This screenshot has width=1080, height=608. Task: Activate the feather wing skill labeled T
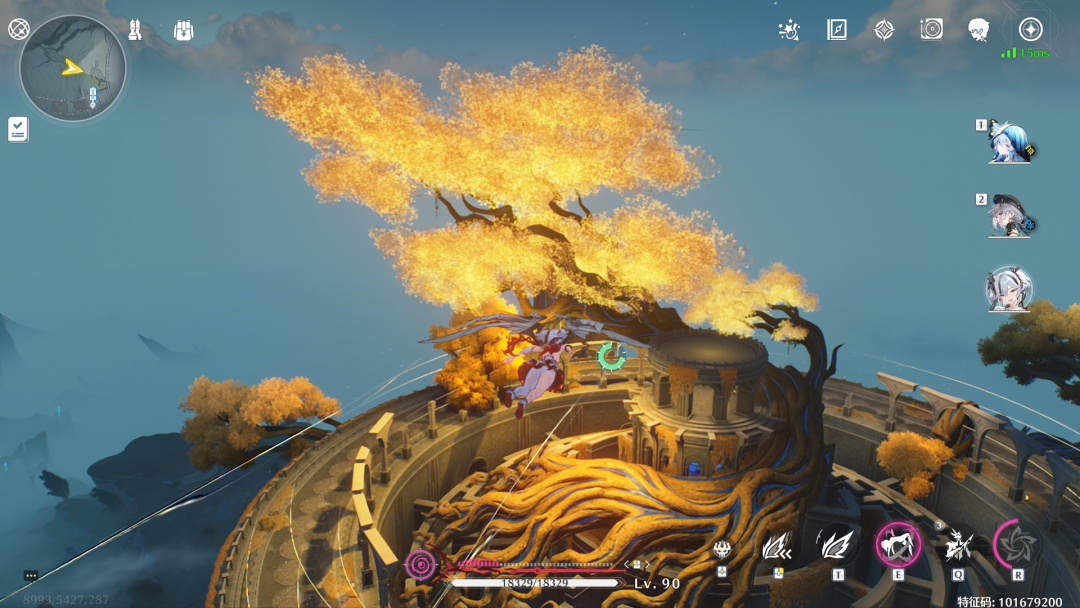pos(838,545)
